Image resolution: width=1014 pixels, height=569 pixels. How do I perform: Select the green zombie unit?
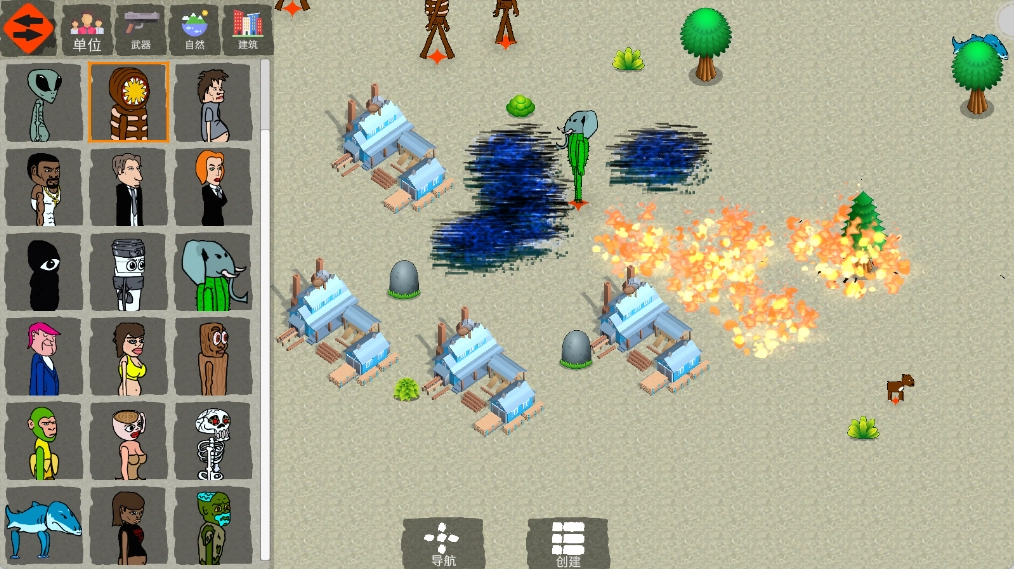(212, 522)
